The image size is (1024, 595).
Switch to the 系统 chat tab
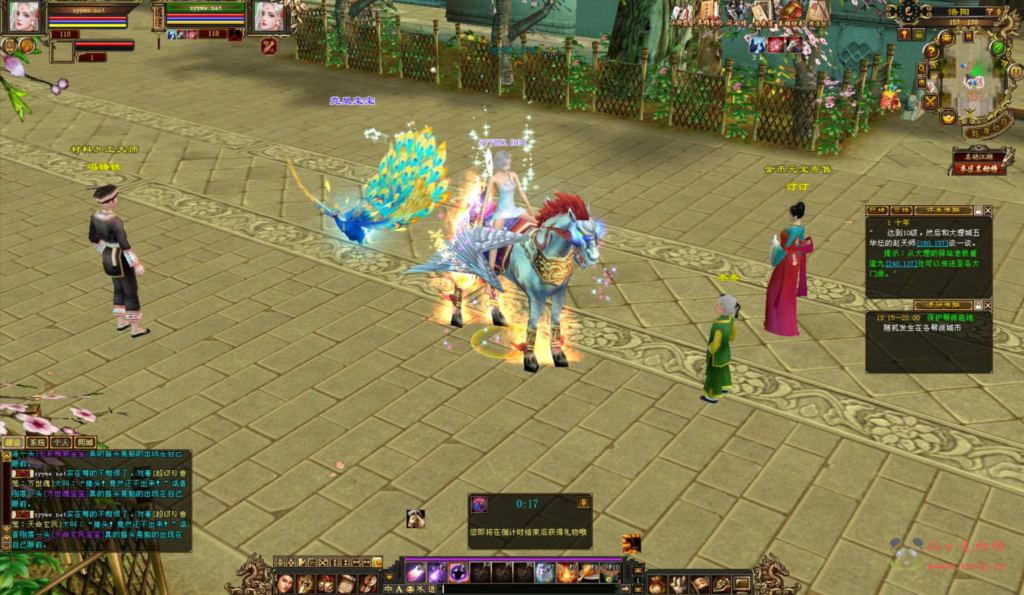click(x=37, y=442)
